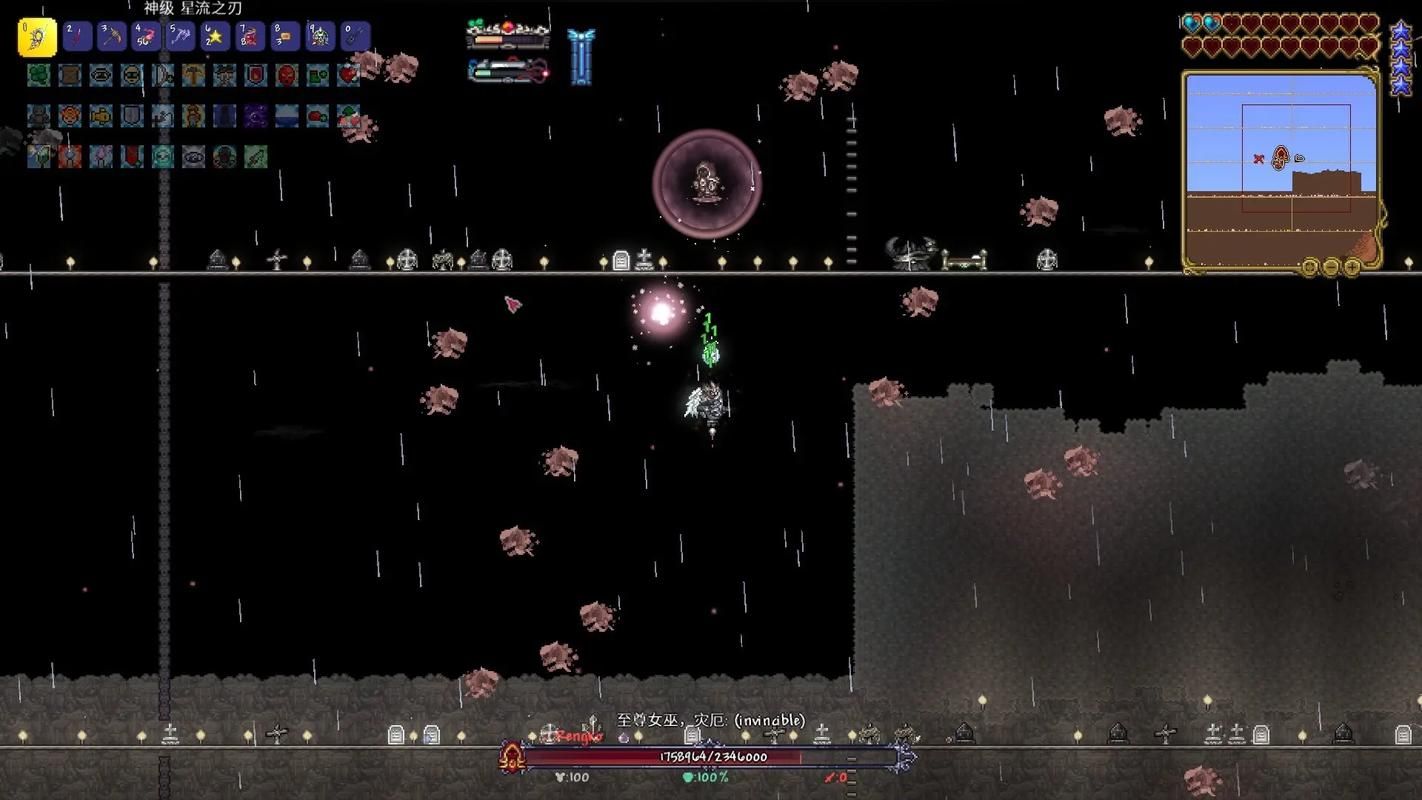Select hotbar slot 8 with the orange item
Viewport: 1422px width, 800px height.
point(285,37)
